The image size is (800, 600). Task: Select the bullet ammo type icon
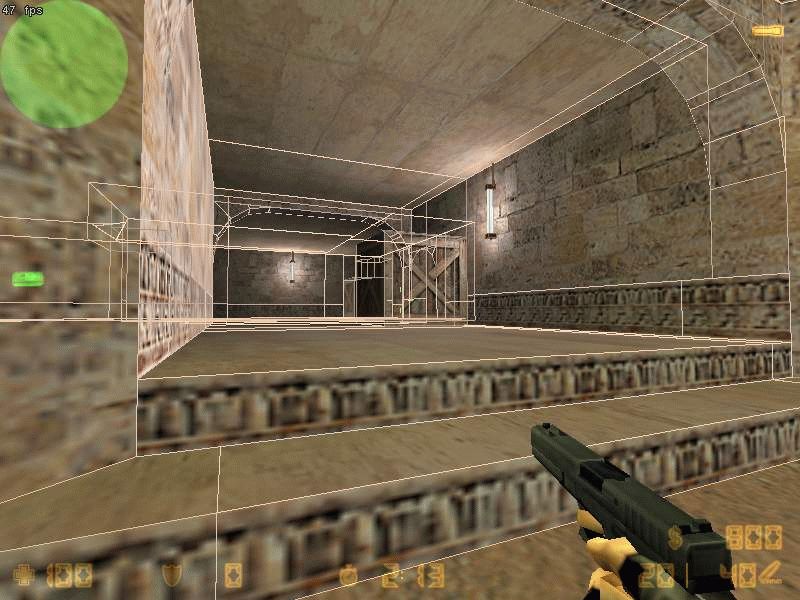[x=768, y=573]
